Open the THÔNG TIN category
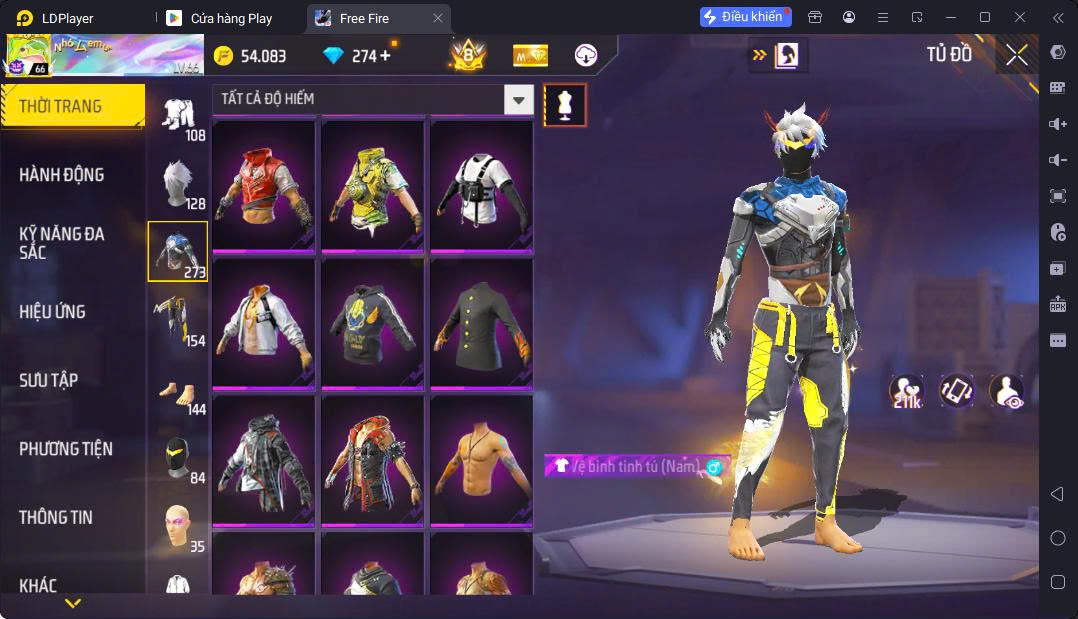 coord(56,517)
